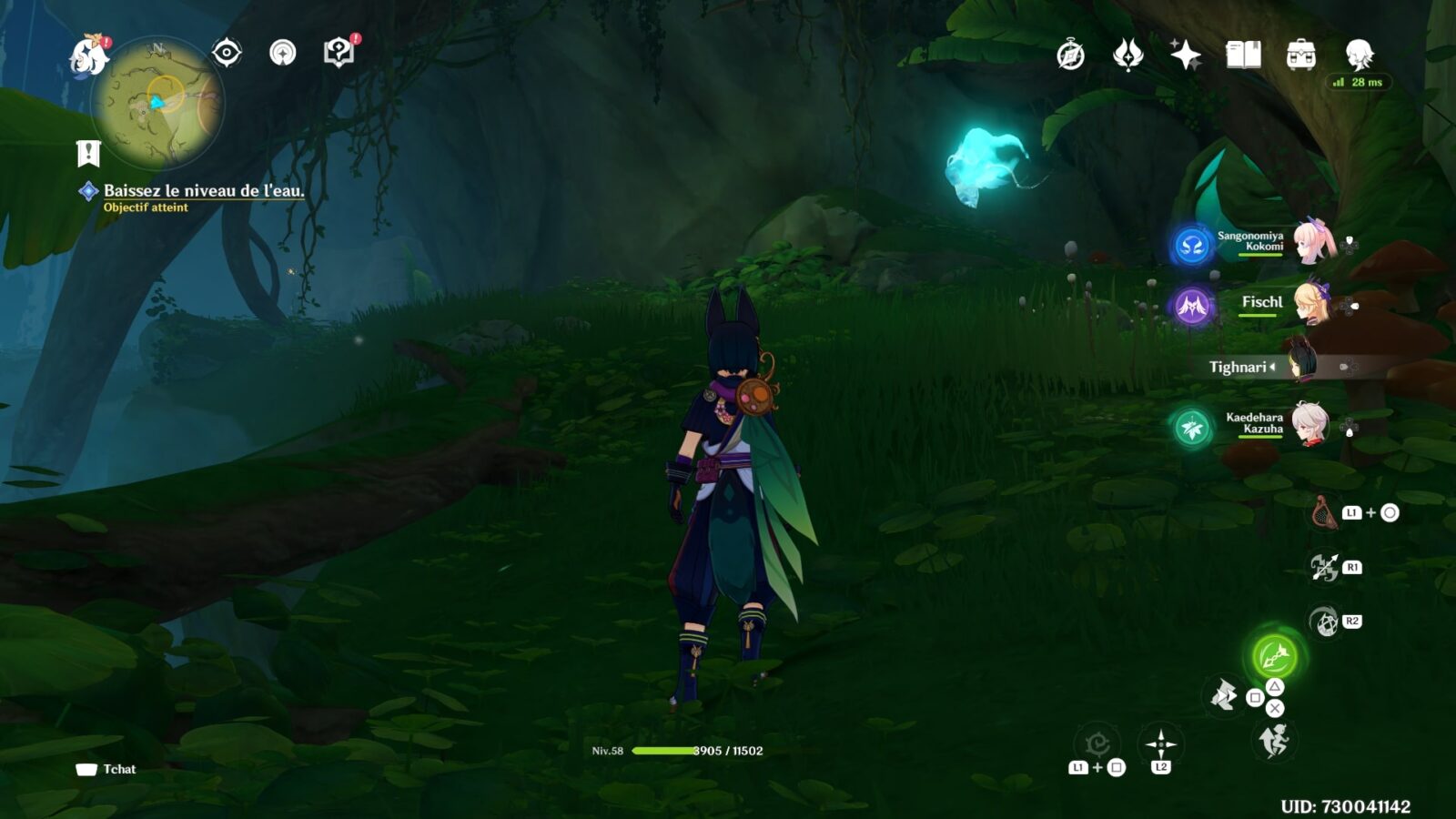
Task: Open the Paimon main menu
Action: coord(89,56)
